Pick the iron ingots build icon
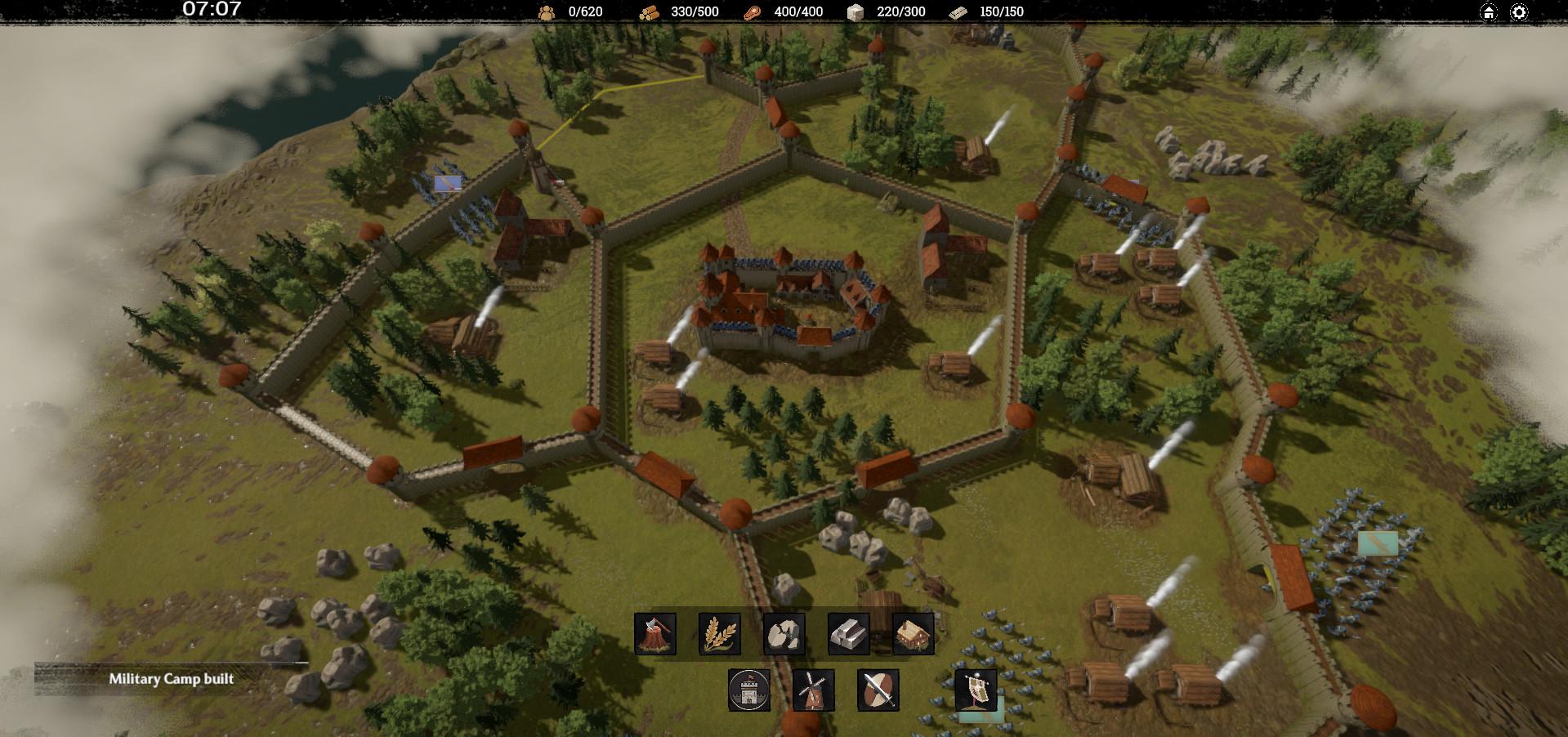This screenshot has width=1568, height=737. click(848, 634)
